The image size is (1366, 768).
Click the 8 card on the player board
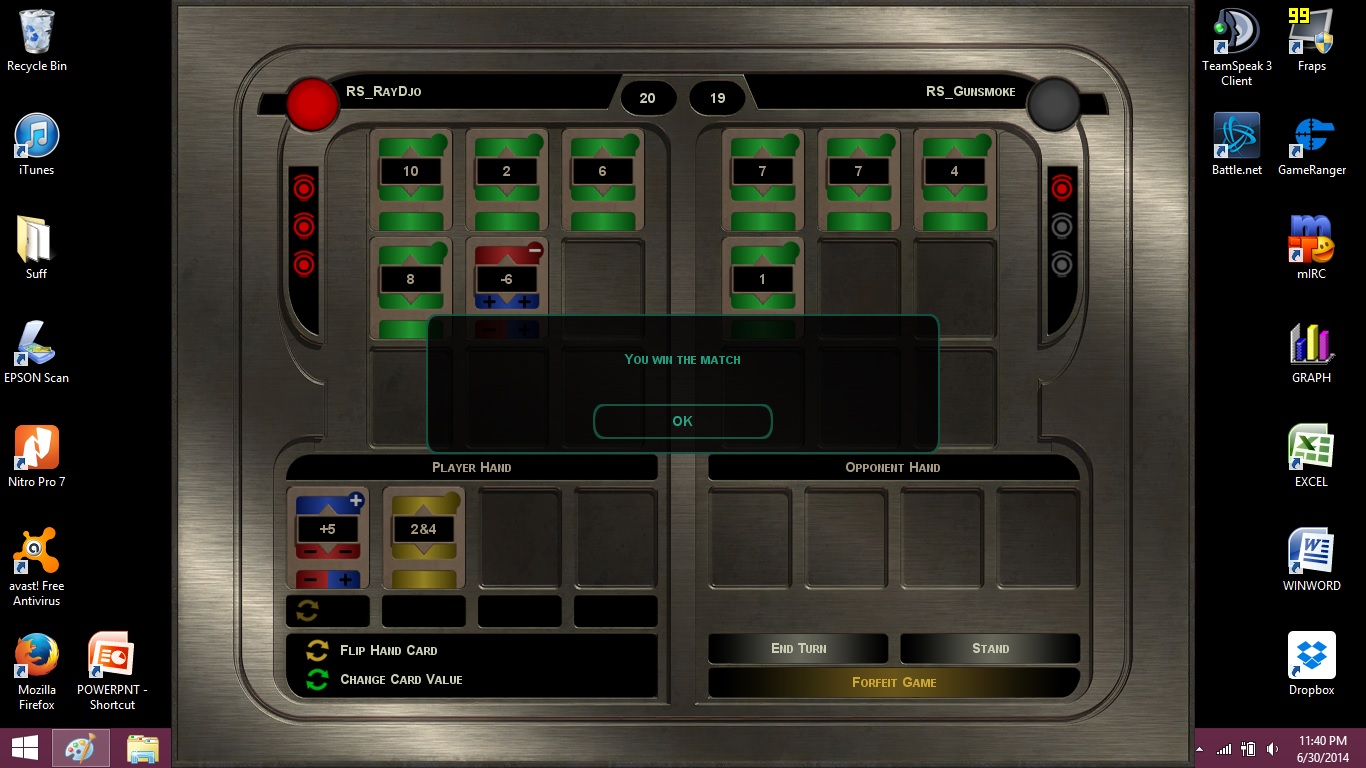point(410,286)
